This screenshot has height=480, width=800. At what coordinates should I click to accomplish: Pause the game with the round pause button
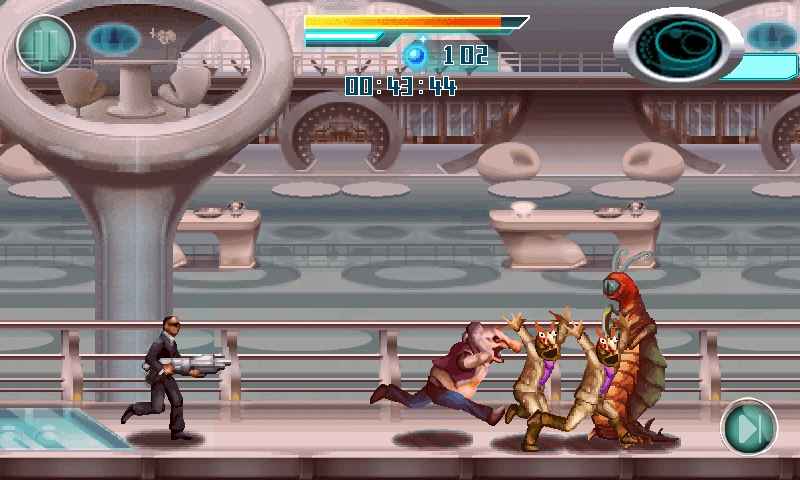[46, 44]
